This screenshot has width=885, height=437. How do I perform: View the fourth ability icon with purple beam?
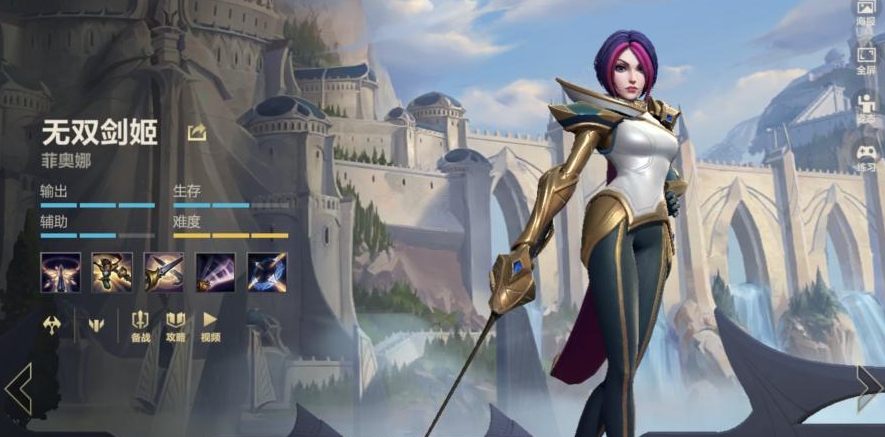[x=215, y=272]
